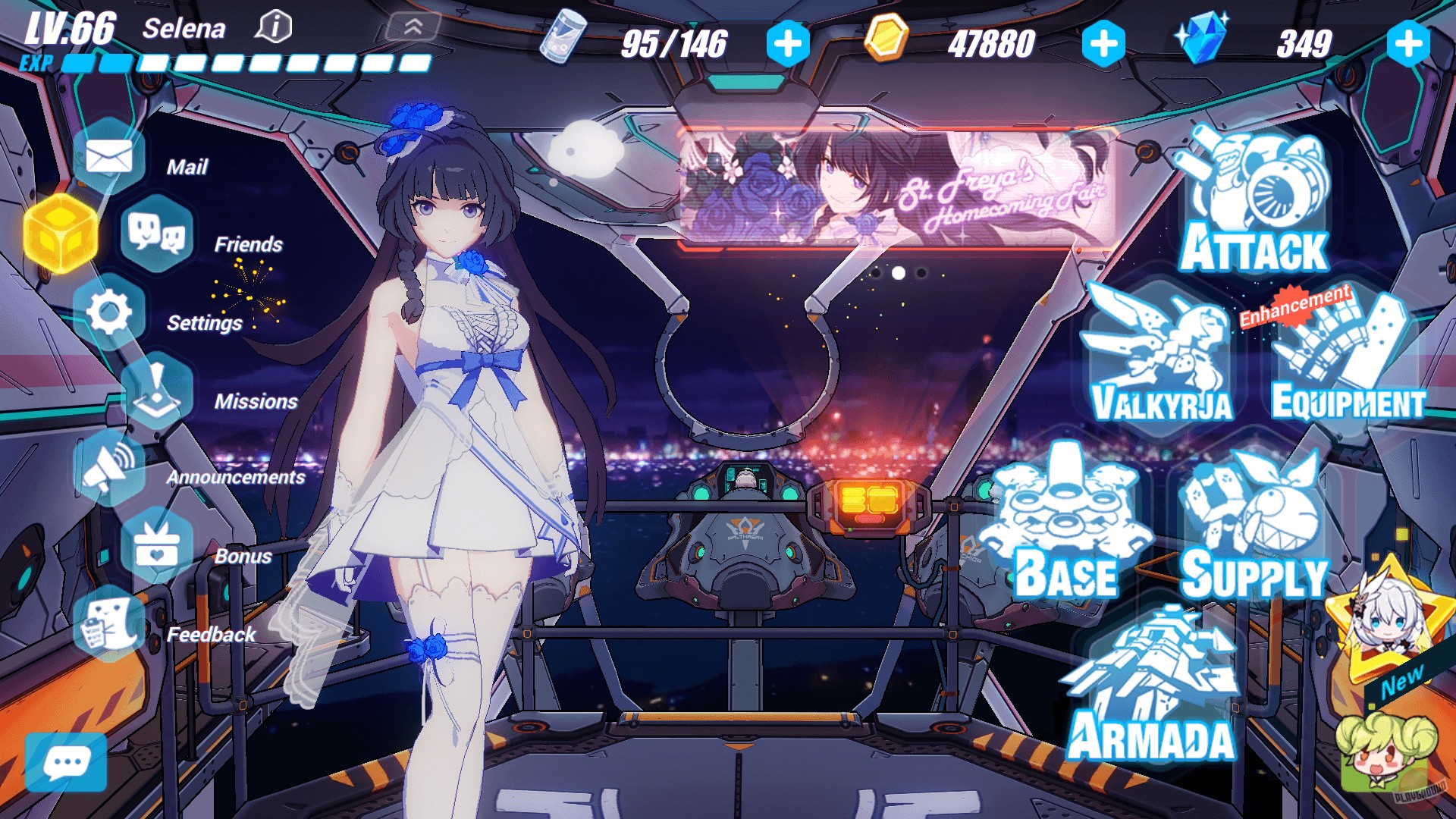The width and height of the screenshot is (1456, 819).
Task: View the Missions panel
Action: (x=157, y=391)
